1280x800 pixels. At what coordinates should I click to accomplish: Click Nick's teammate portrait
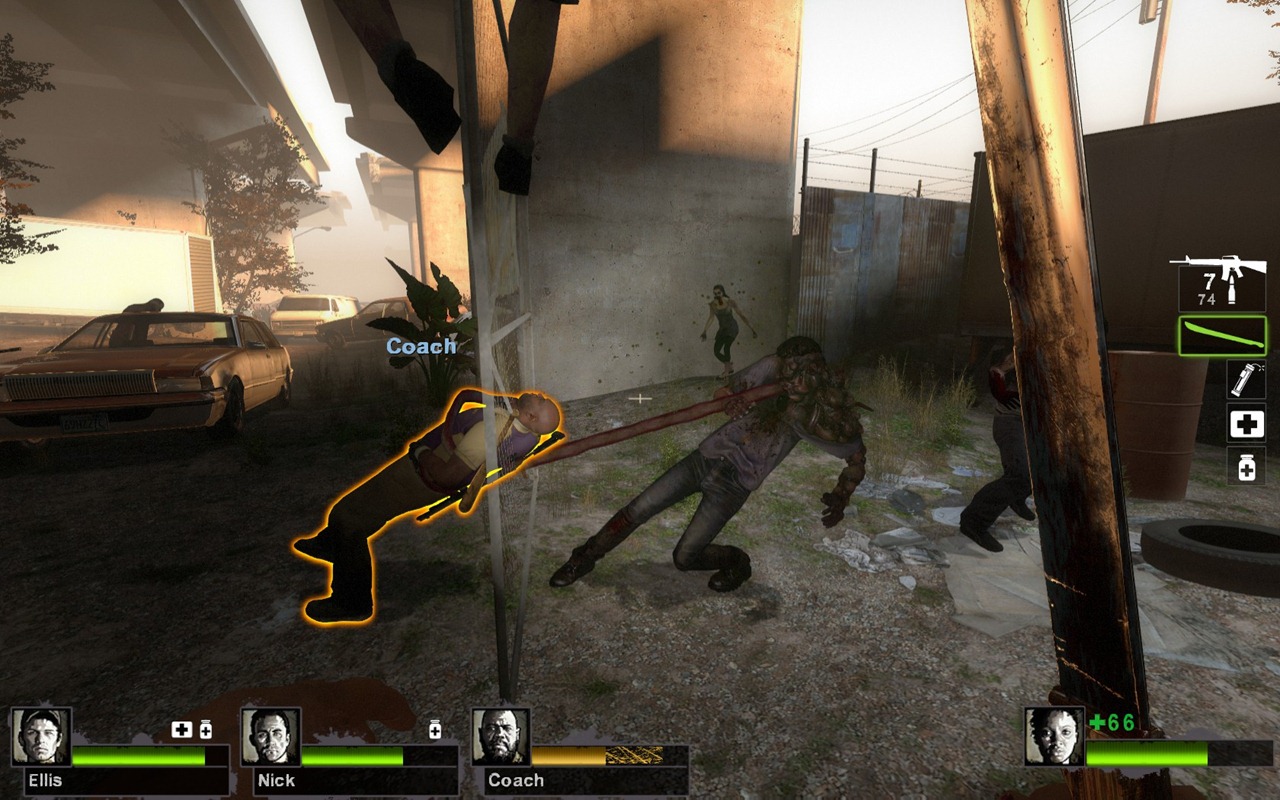pos(271,737)
